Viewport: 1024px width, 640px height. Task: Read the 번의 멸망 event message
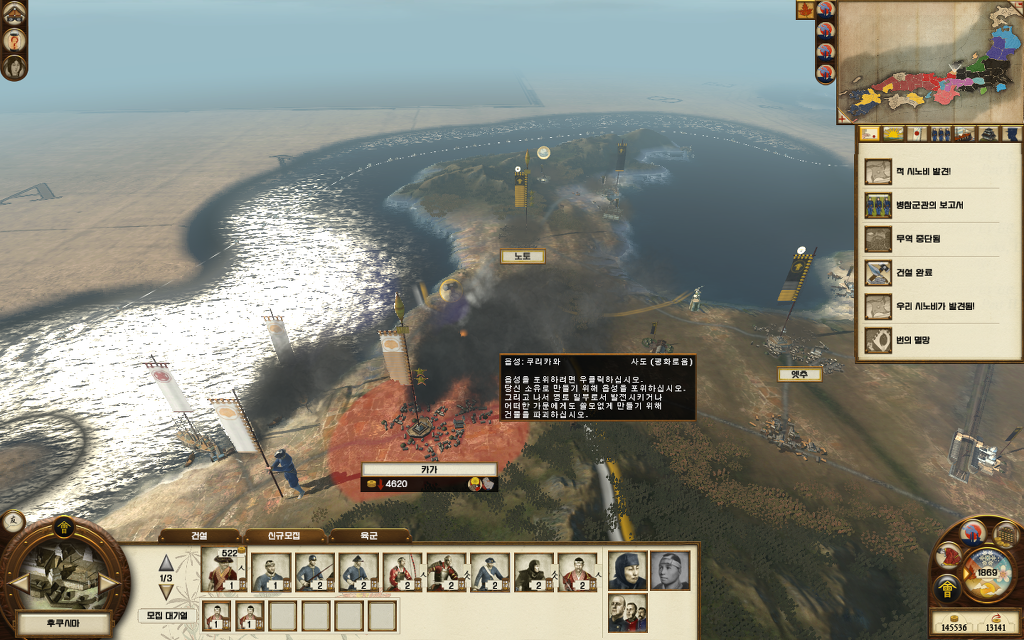939,340
